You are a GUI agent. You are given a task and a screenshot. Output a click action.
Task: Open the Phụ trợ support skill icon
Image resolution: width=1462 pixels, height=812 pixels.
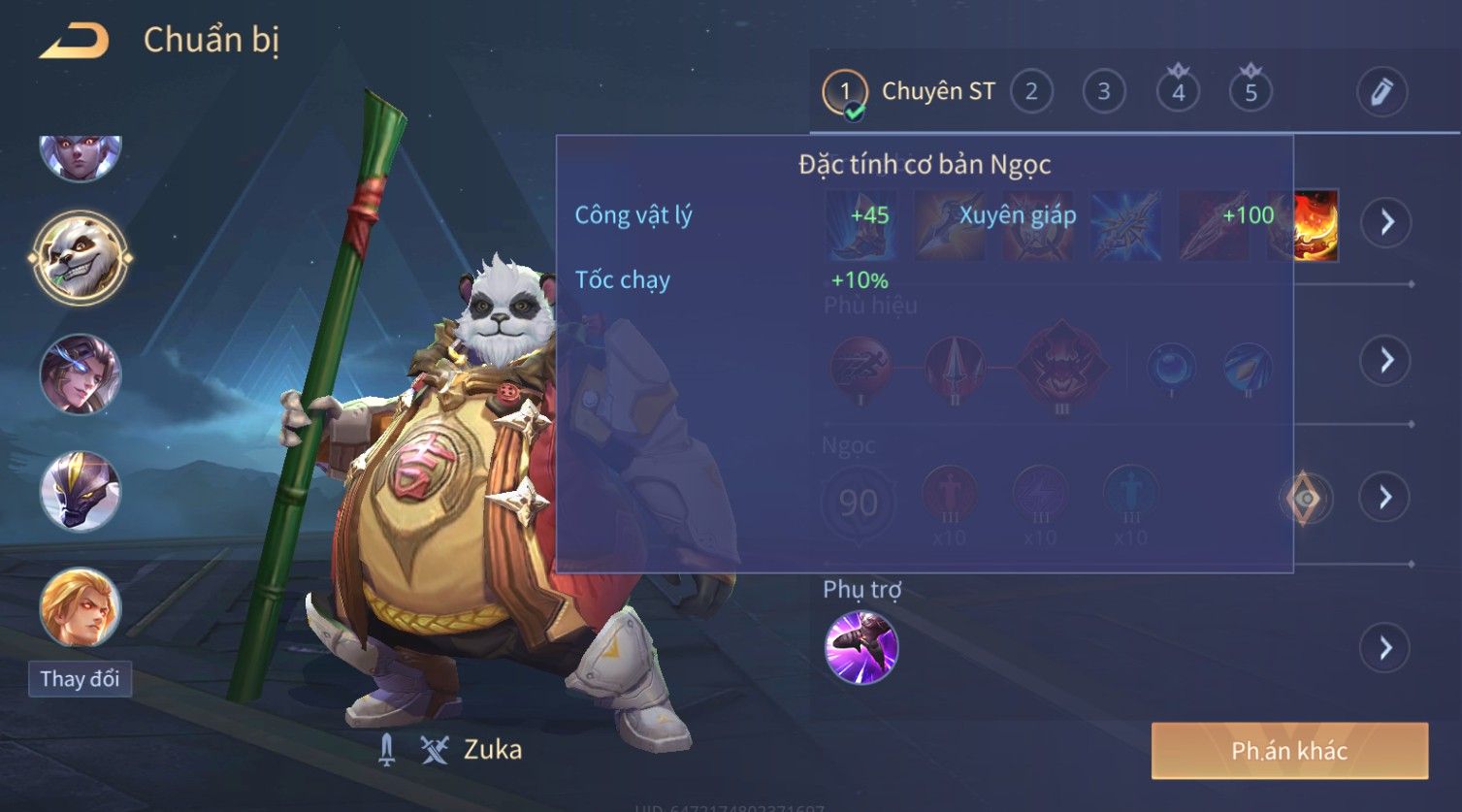click(861, 647)
